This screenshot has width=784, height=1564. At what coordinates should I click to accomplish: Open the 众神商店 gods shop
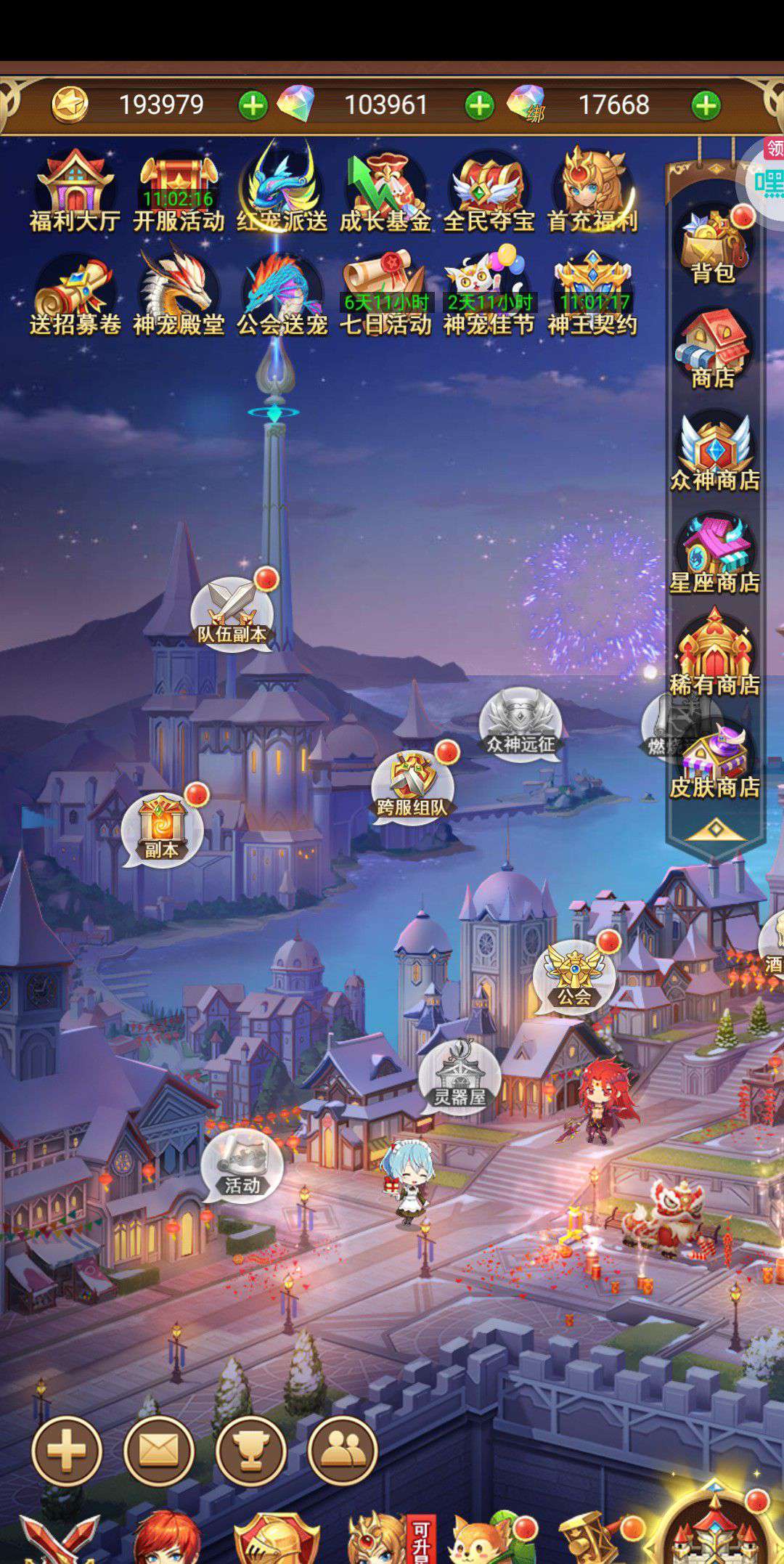[x=714, y=452]
